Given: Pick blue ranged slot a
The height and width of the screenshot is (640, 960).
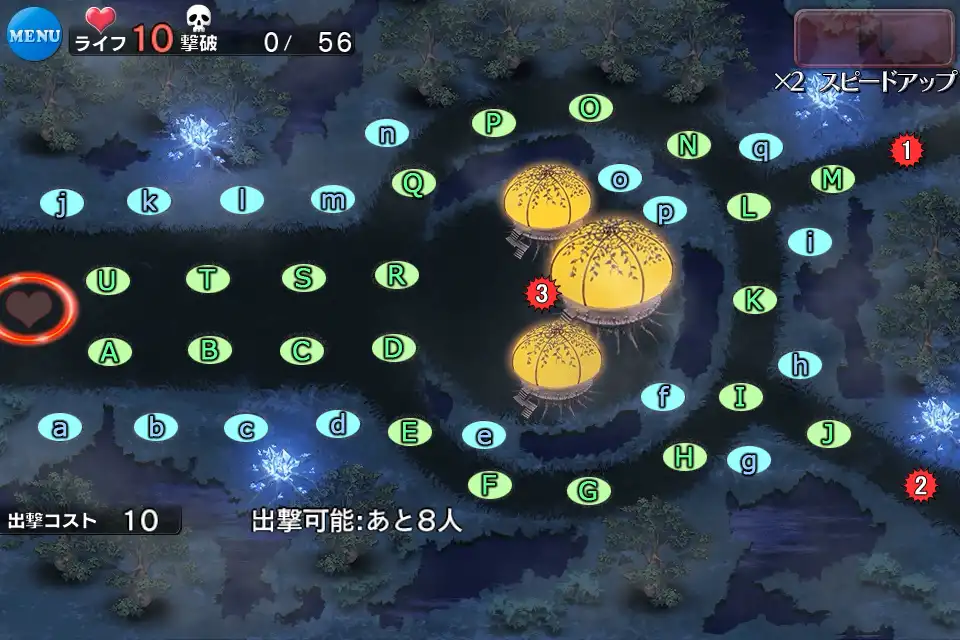Looking at the screenshot, I should 60,428.
